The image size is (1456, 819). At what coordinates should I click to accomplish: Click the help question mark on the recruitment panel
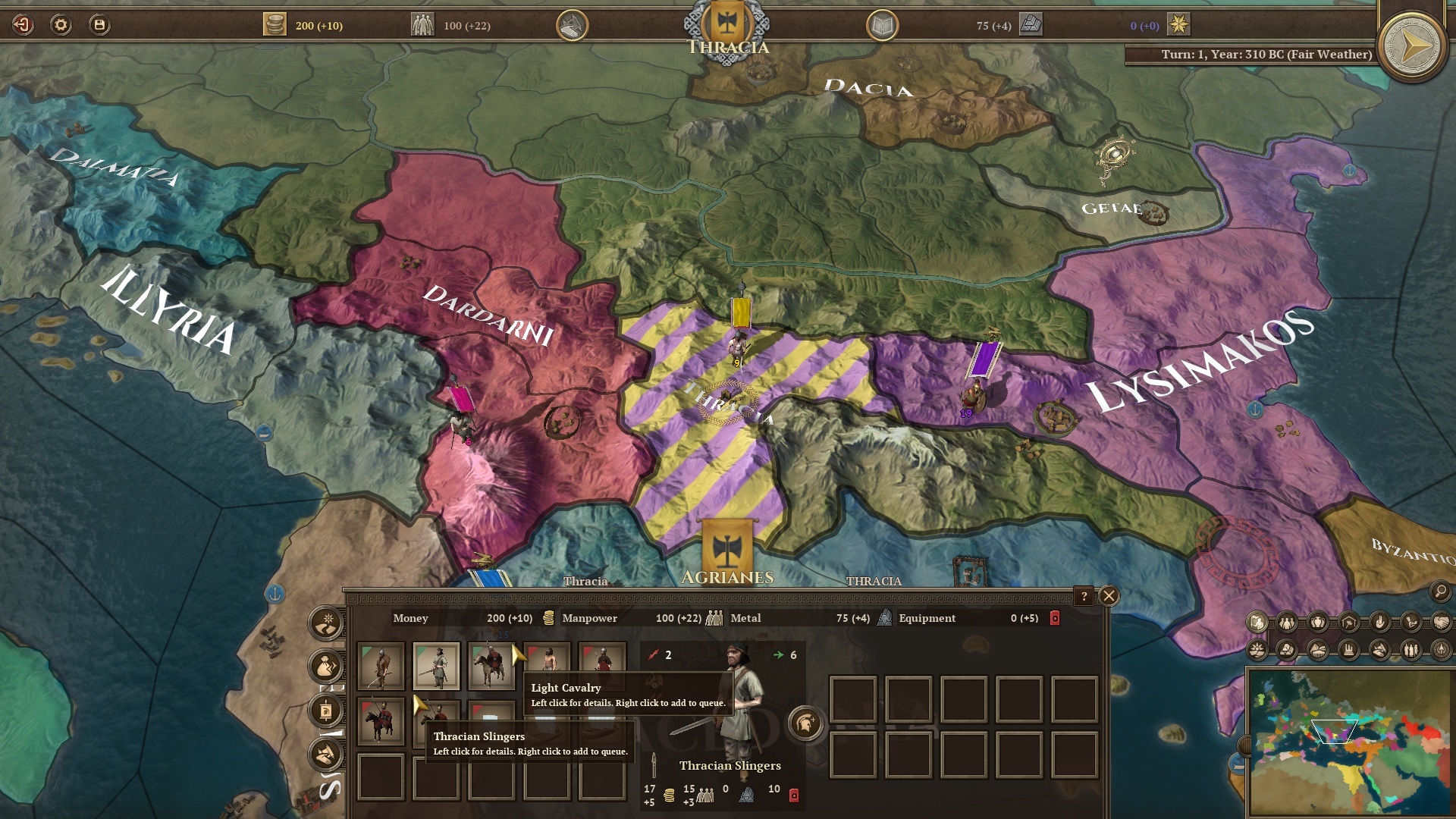coord(1084,597)
